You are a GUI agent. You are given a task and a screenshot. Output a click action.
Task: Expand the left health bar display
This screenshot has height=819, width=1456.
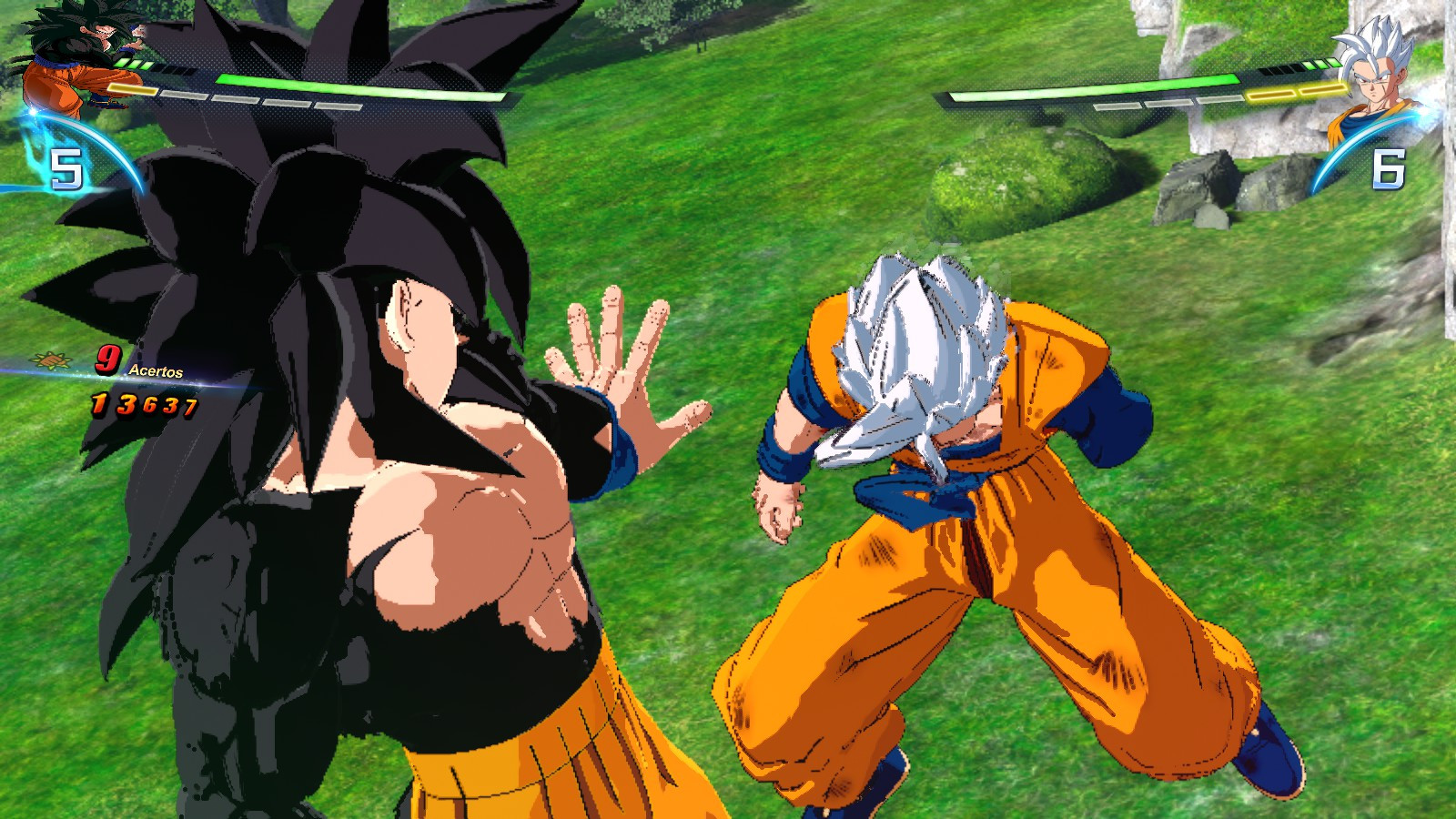(318, 86)
